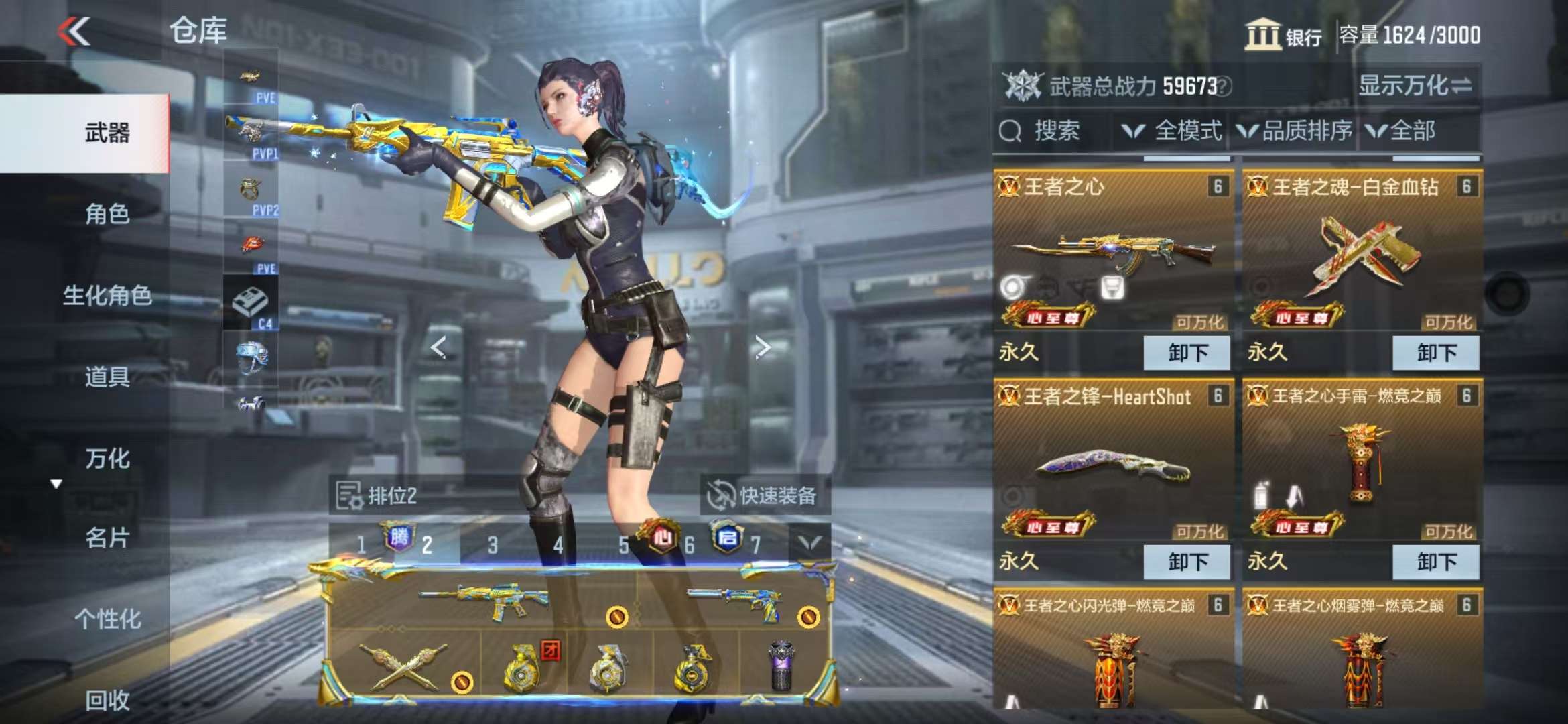Viewport: 1568px width, 724px height.
Task: Toggle 显示万化 display switch
Action: [x=1415, y=86]
